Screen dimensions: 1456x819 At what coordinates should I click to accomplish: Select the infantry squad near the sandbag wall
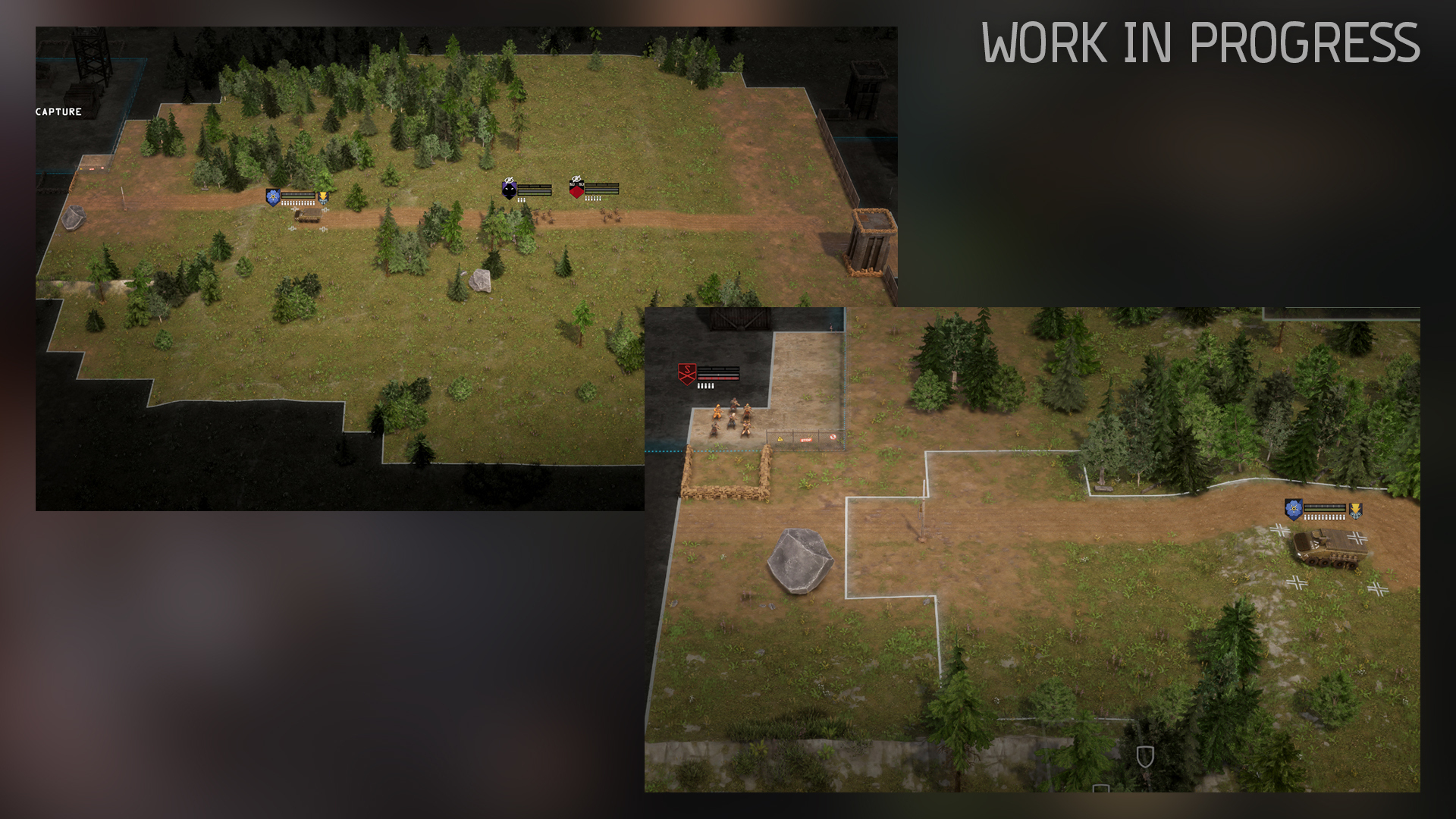pyautogui.click(x=733, y=417)
